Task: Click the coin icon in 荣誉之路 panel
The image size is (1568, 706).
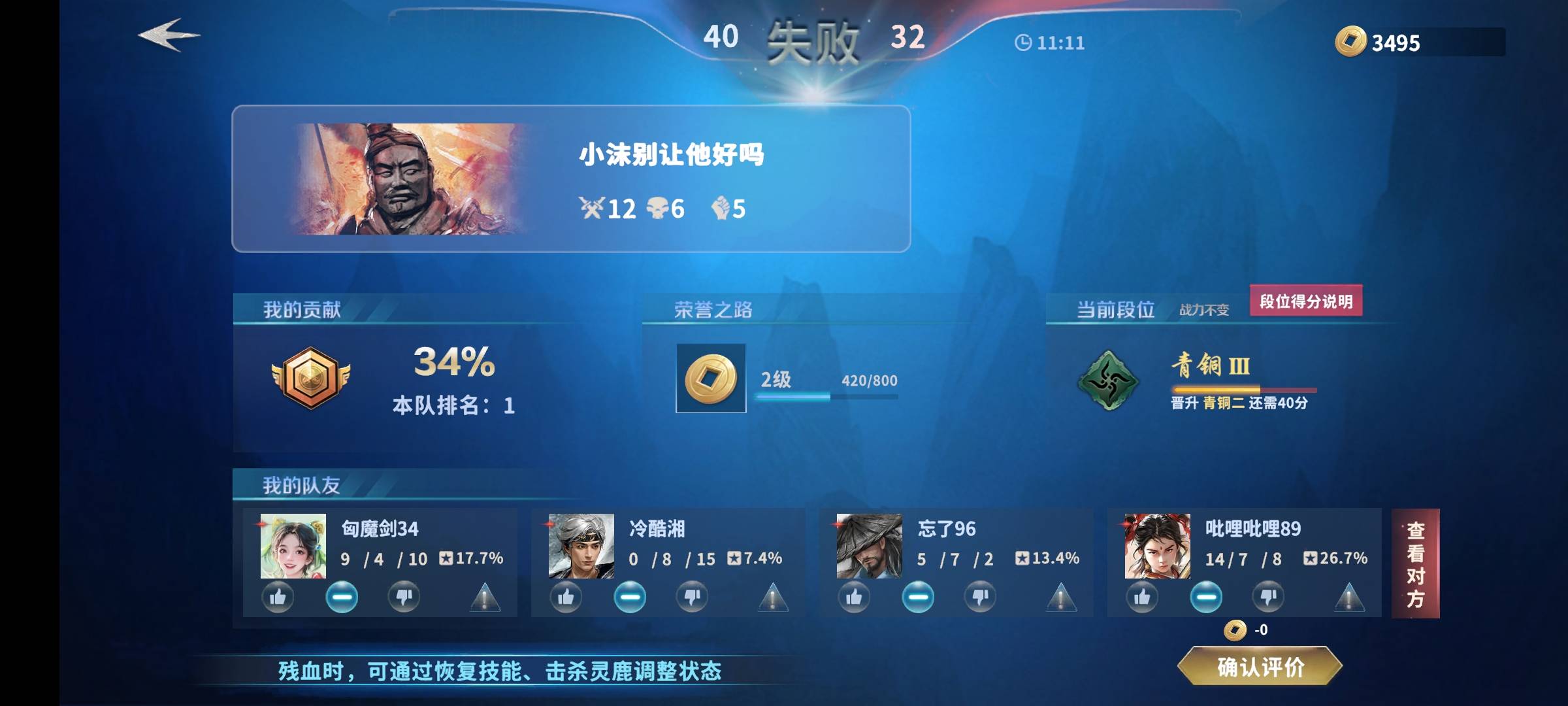Action: tap(711, 379)
